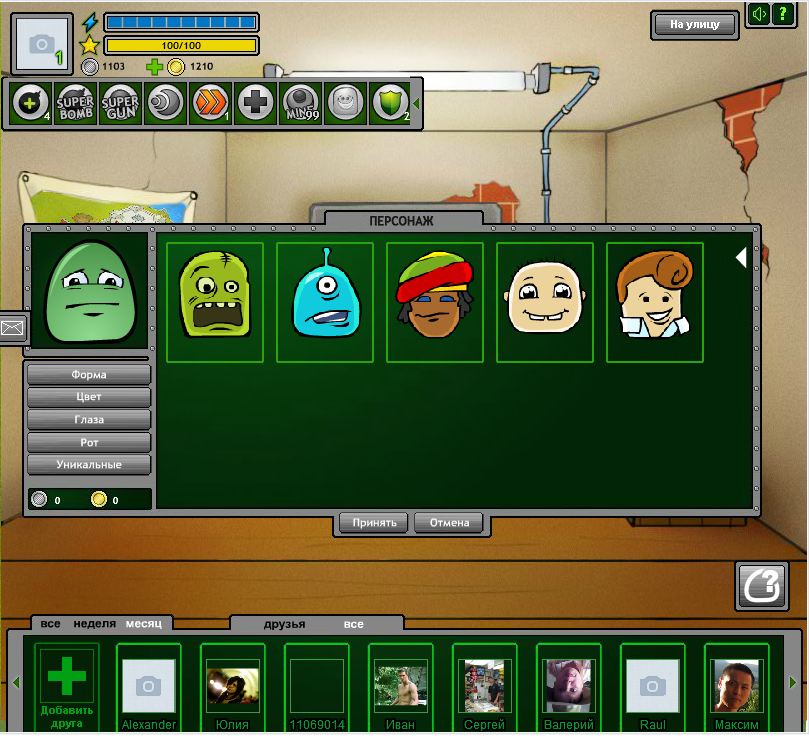Select the bald smiling character face
This screenshot has width=809, height=736.
pos(544,301)
